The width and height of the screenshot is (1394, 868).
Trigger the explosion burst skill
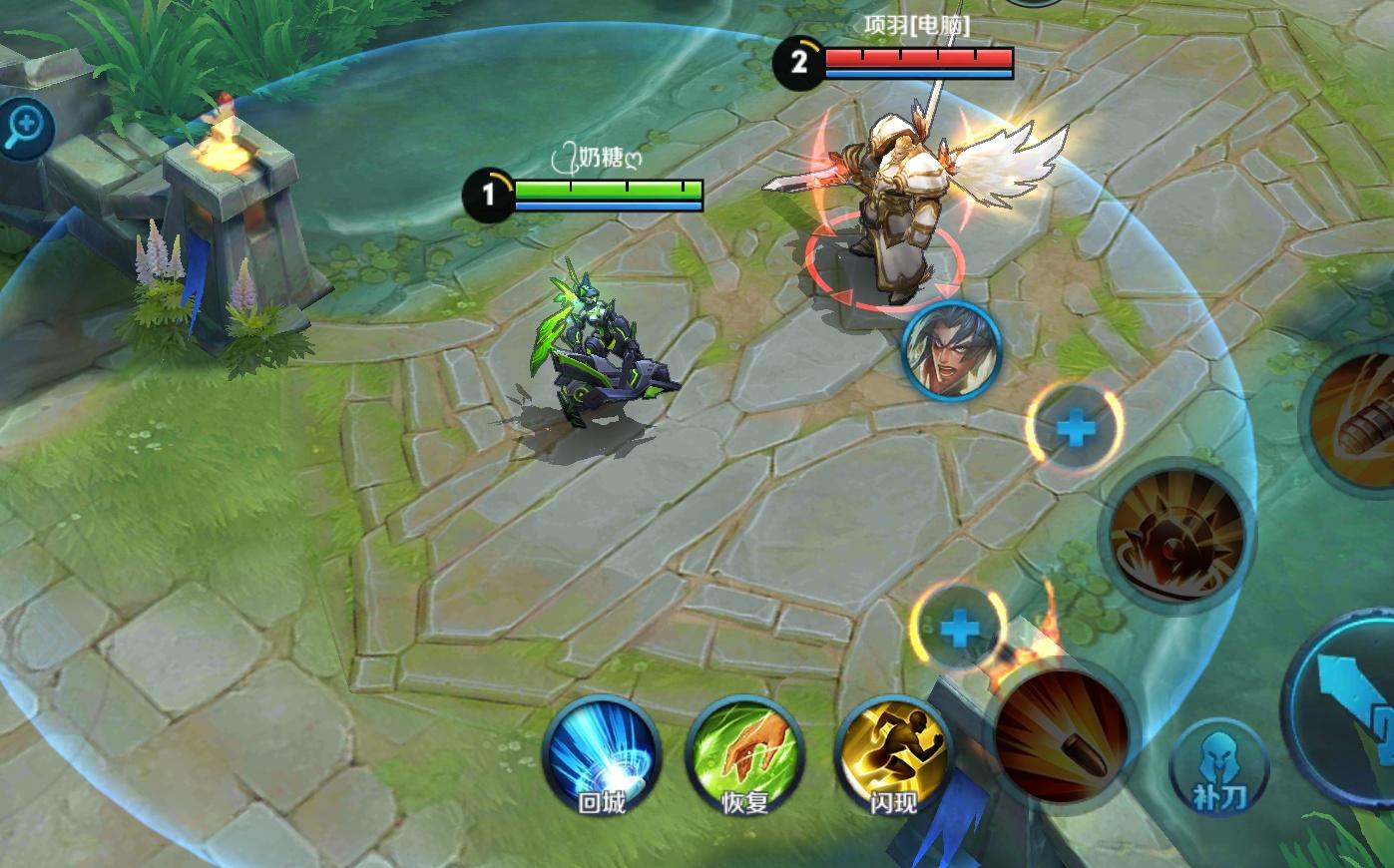pos(1177,536)
